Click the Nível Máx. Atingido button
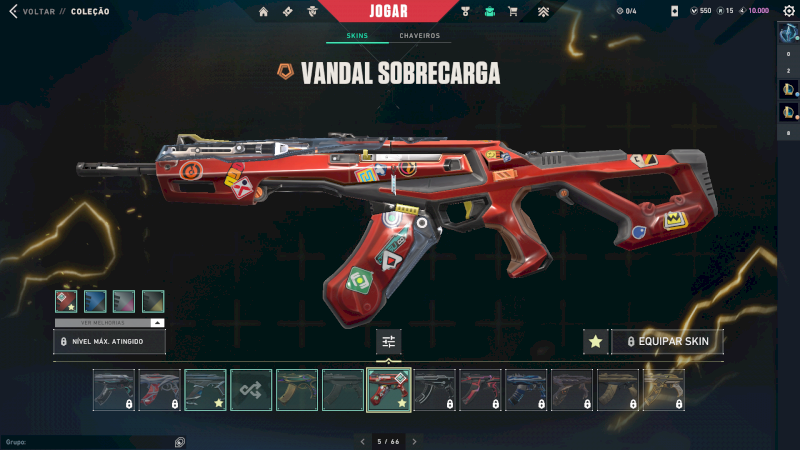Viewport: 800px width, 450px height. pyautogui.click(x=109, y=342)
